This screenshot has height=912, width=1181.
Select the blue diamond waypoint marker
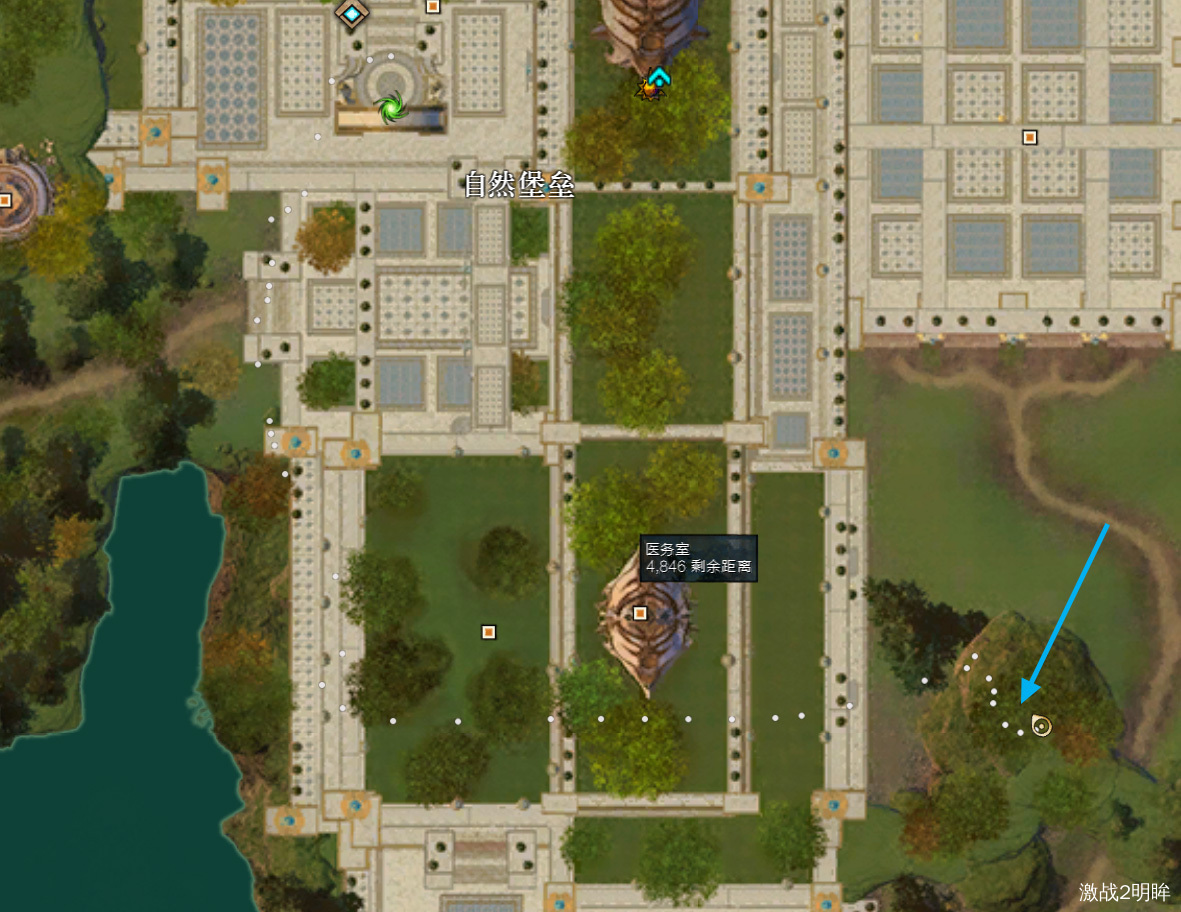point(352,13)
